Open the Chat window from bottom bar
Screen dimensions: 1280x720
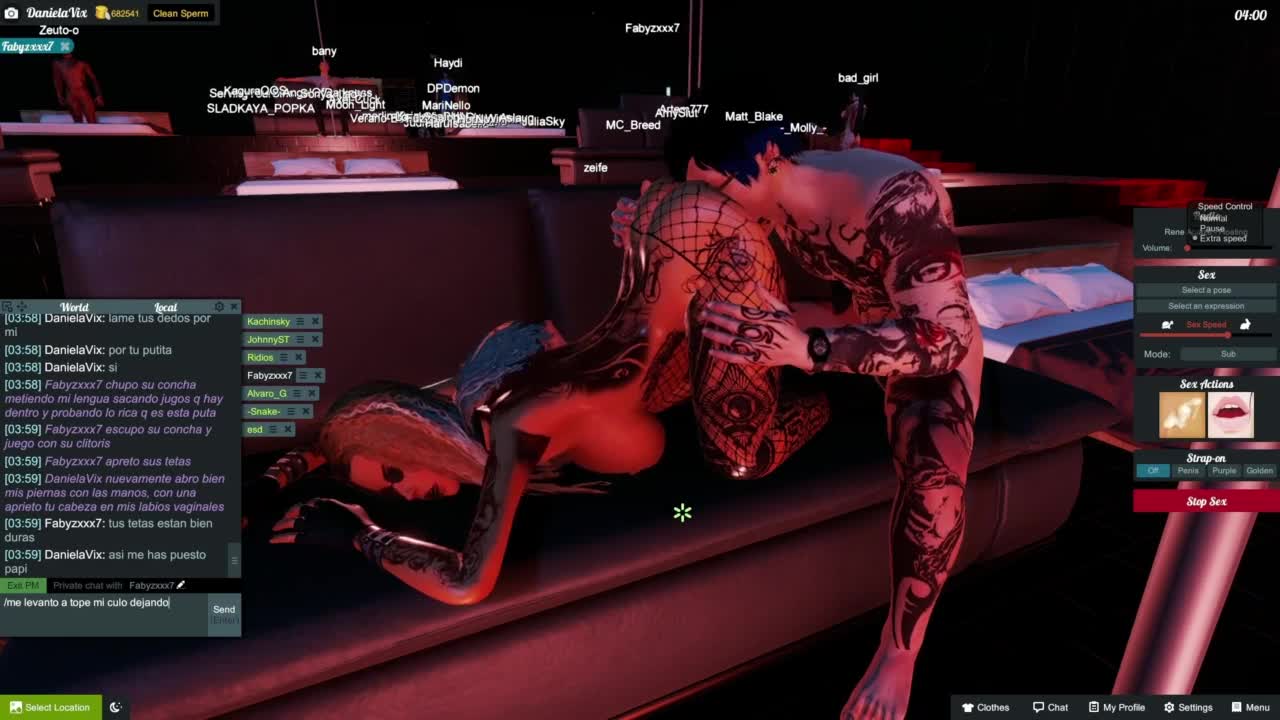1050,707
